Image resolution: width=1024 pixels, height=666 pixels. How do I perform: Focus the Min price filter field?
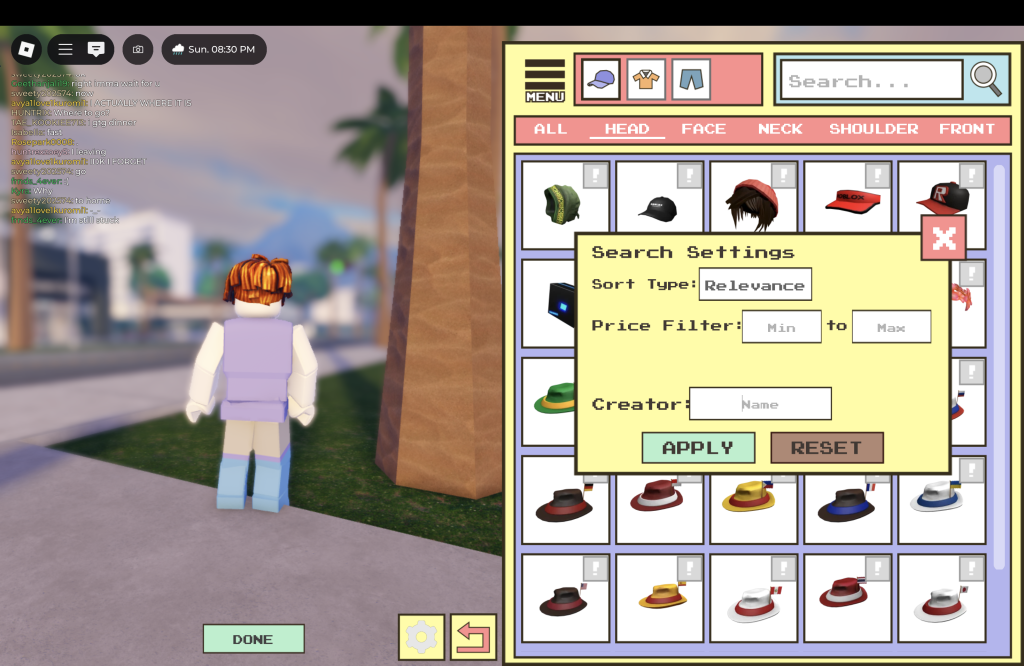(781, 327)
